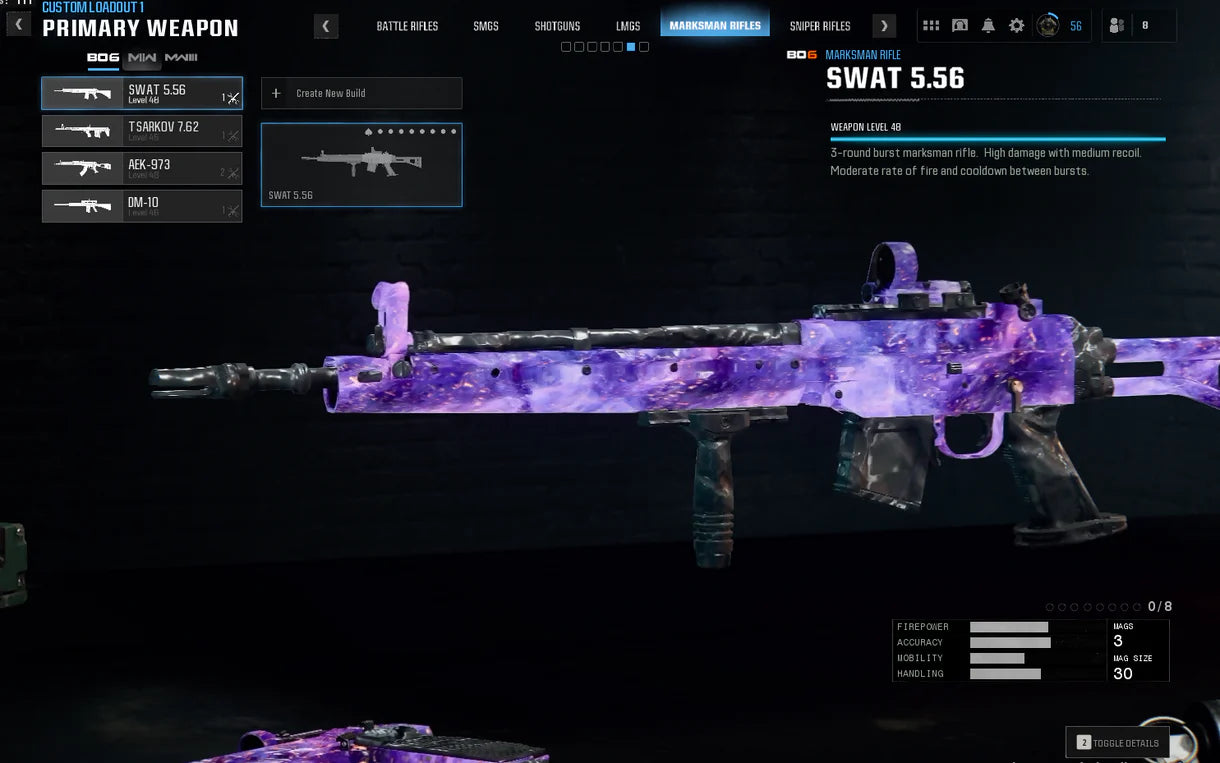This screenshot has width=1220, height=763.
Task: Switch to the Battle Rifles category
Action: pyautogui.click(x=407, y=26)
